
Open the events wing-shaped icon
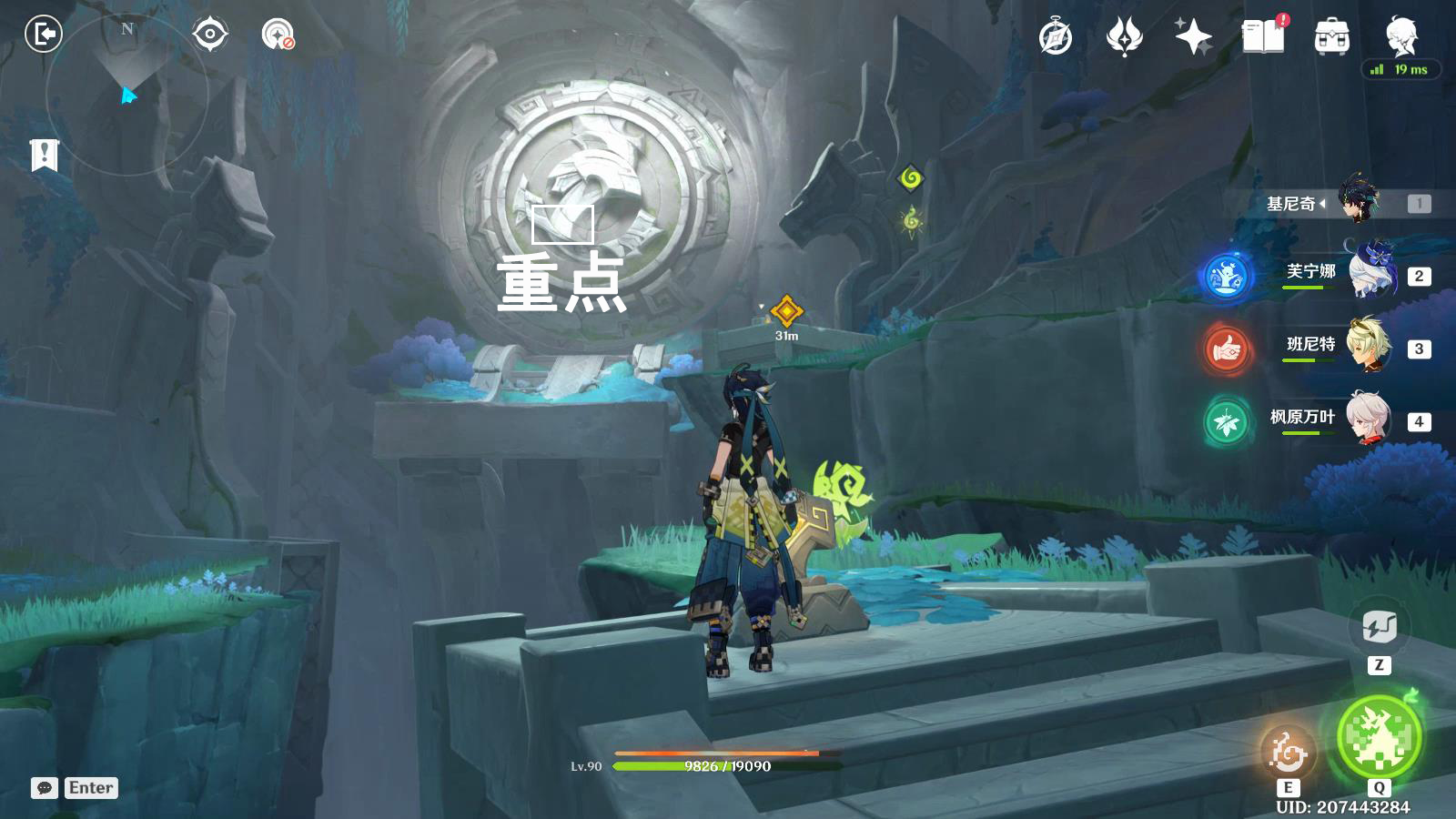click(x=1124, y=37)
